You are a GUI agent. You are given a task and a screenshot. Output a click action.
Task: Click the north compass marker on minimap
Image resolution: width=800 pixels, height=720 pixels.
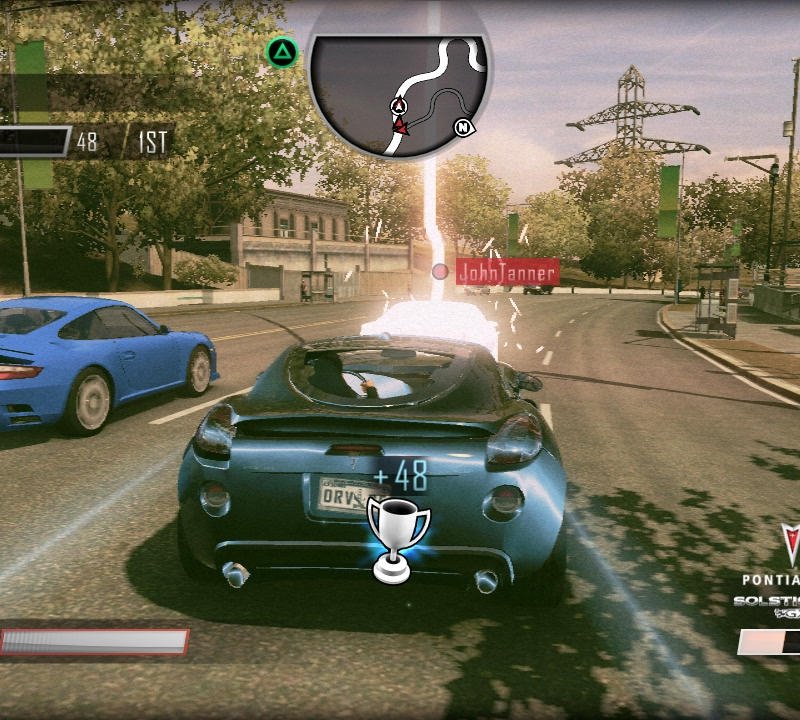tap(463, 127)
